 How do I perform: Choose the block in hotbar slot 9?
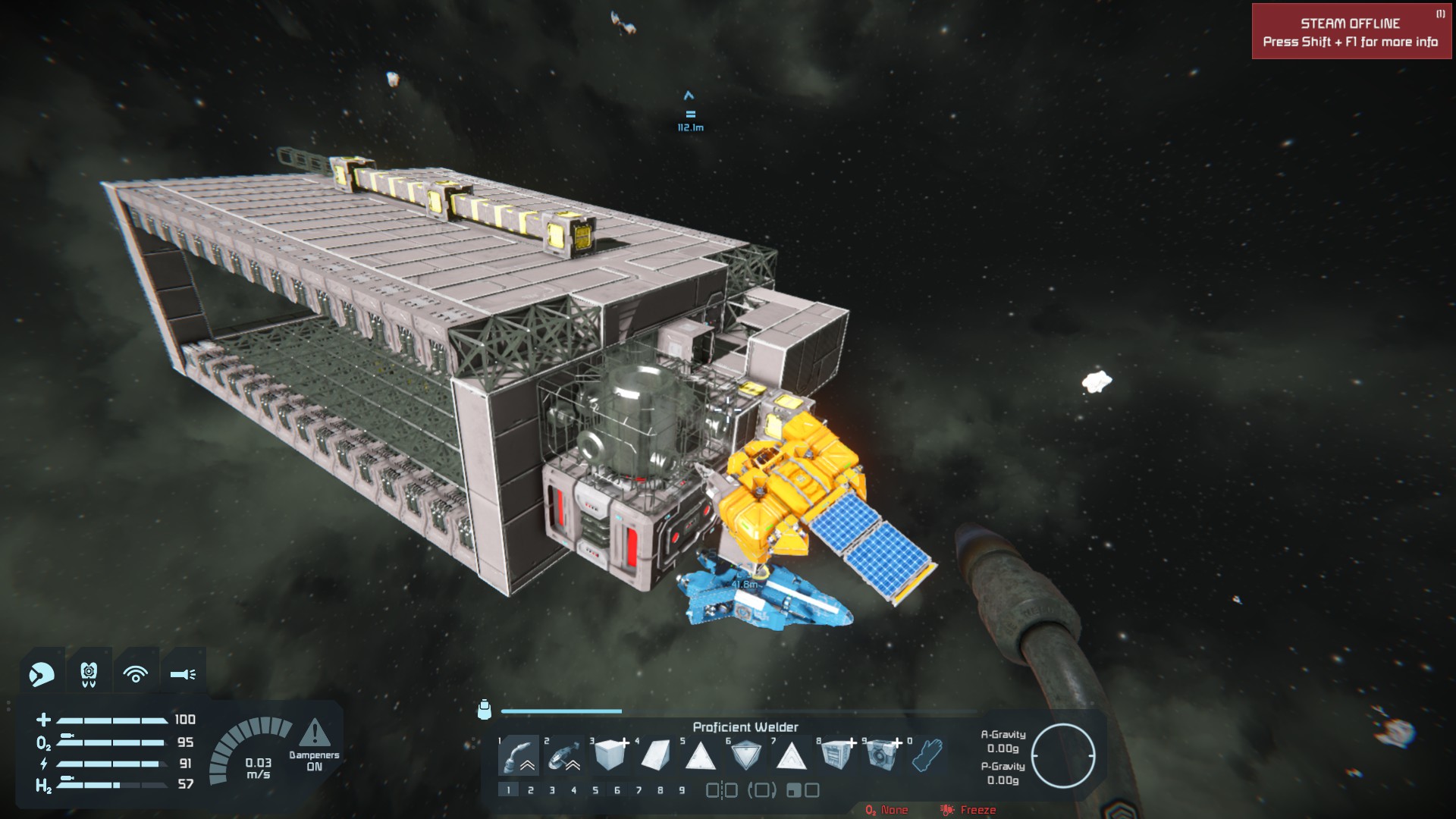pyautogui.click(x=882, y=755)
